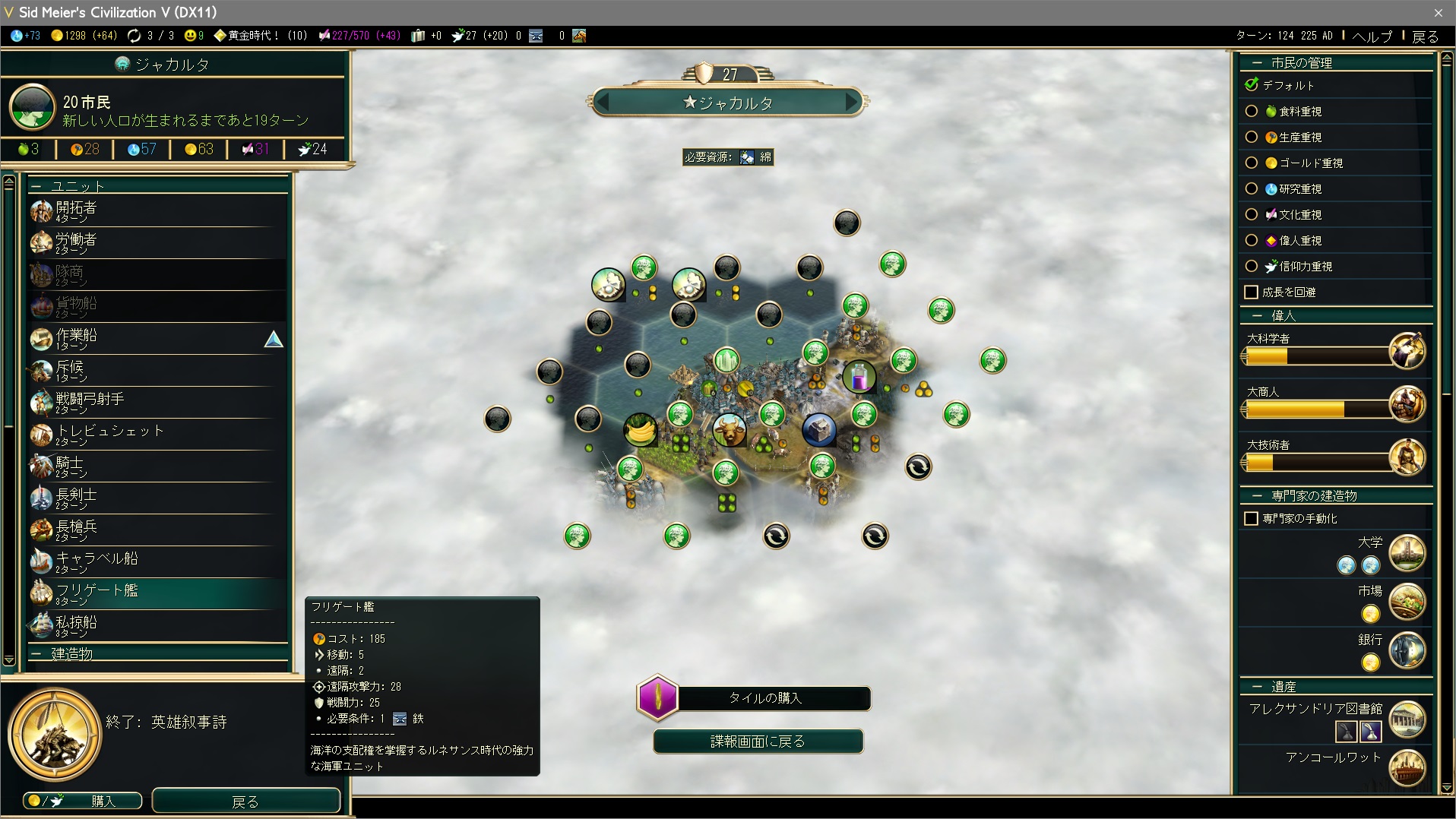Image resolution: width=1456 pixels, height=819 pixels.
Task: Click the 購入 (Purchase) button
Action: [x=83, y=801]
